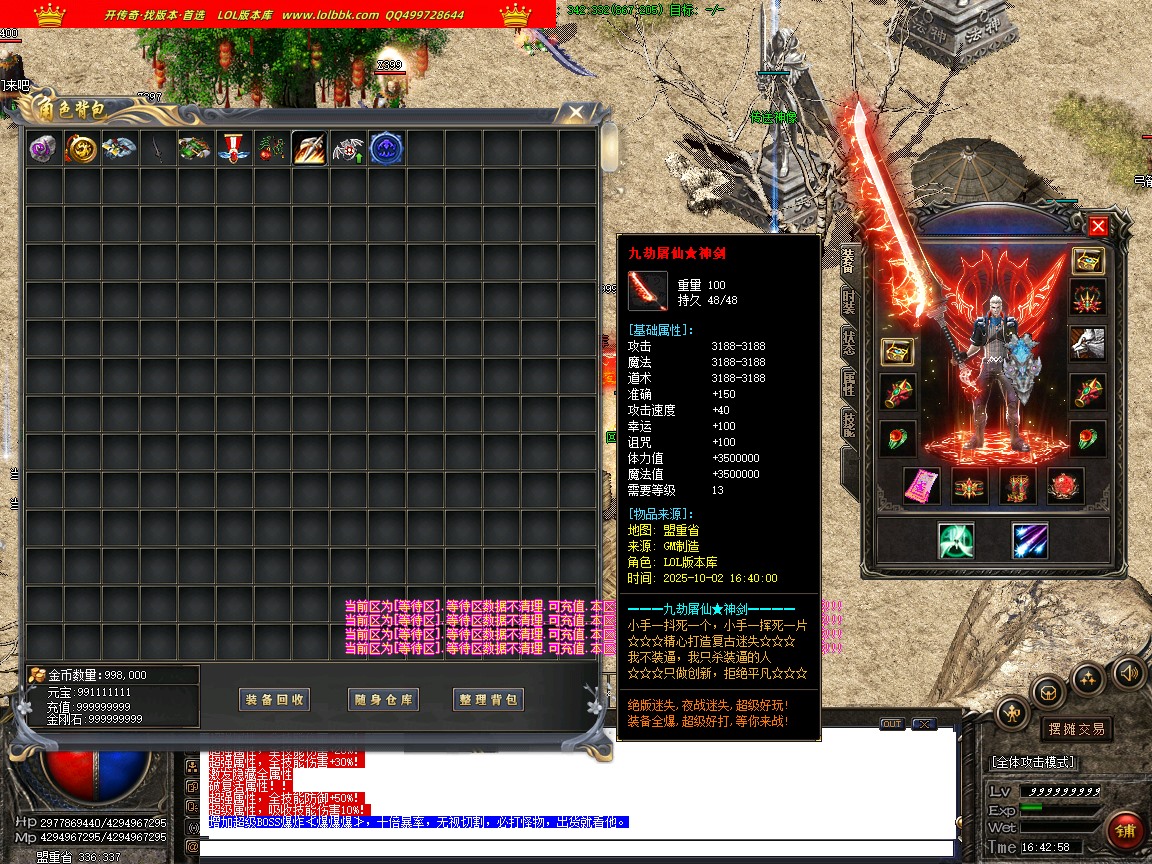Toggle sound with the speaker icon
Screen dimensions: 1152x864
1128,672
